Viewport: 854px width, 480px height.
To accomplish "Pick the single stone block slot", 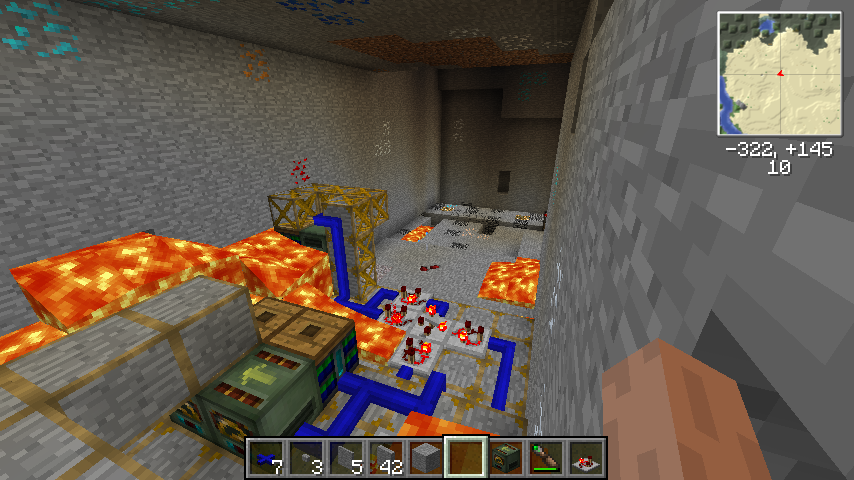I will 426,458.
